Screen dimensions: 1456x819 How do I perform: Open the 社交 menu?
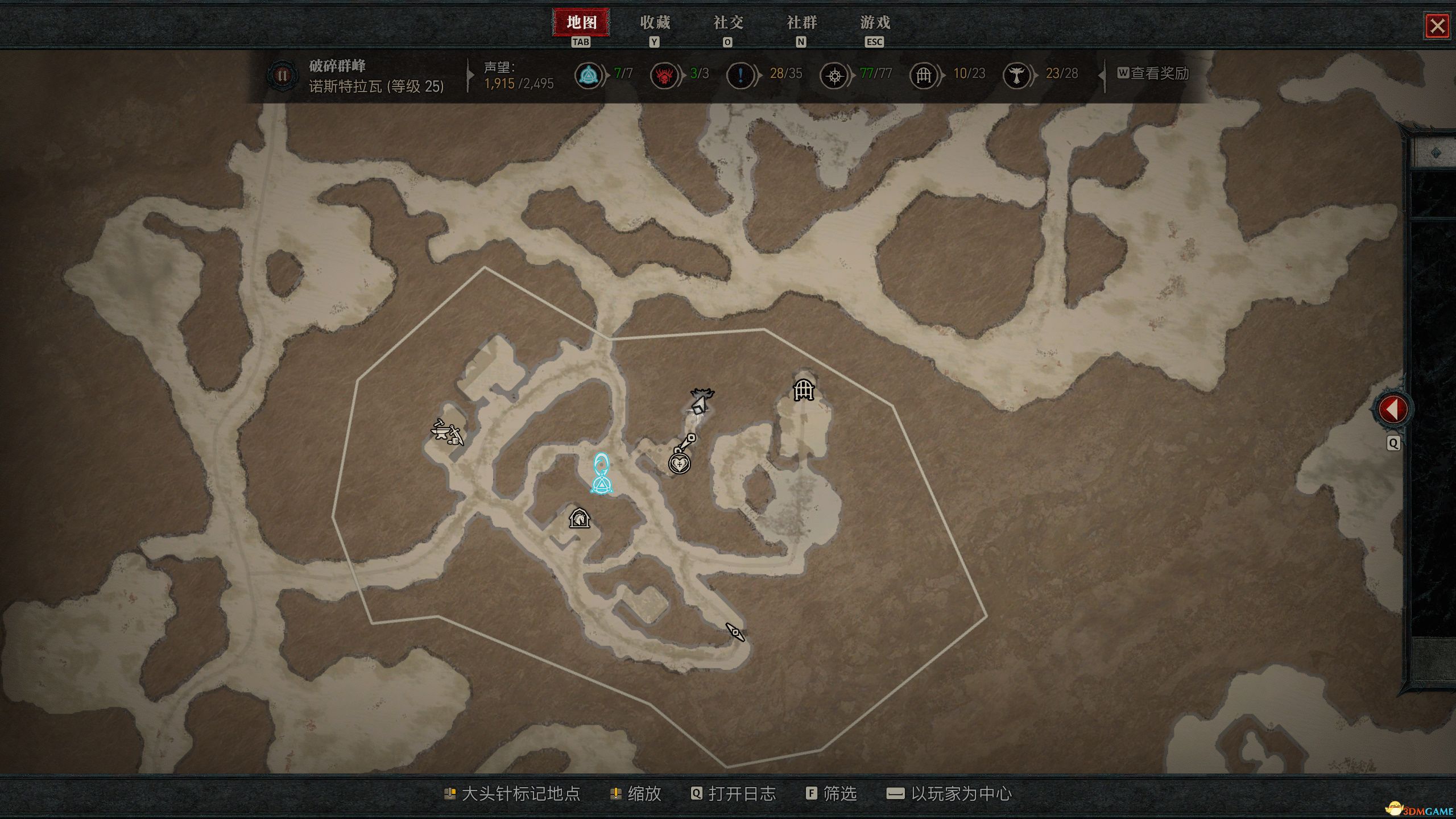click(727, 23)
